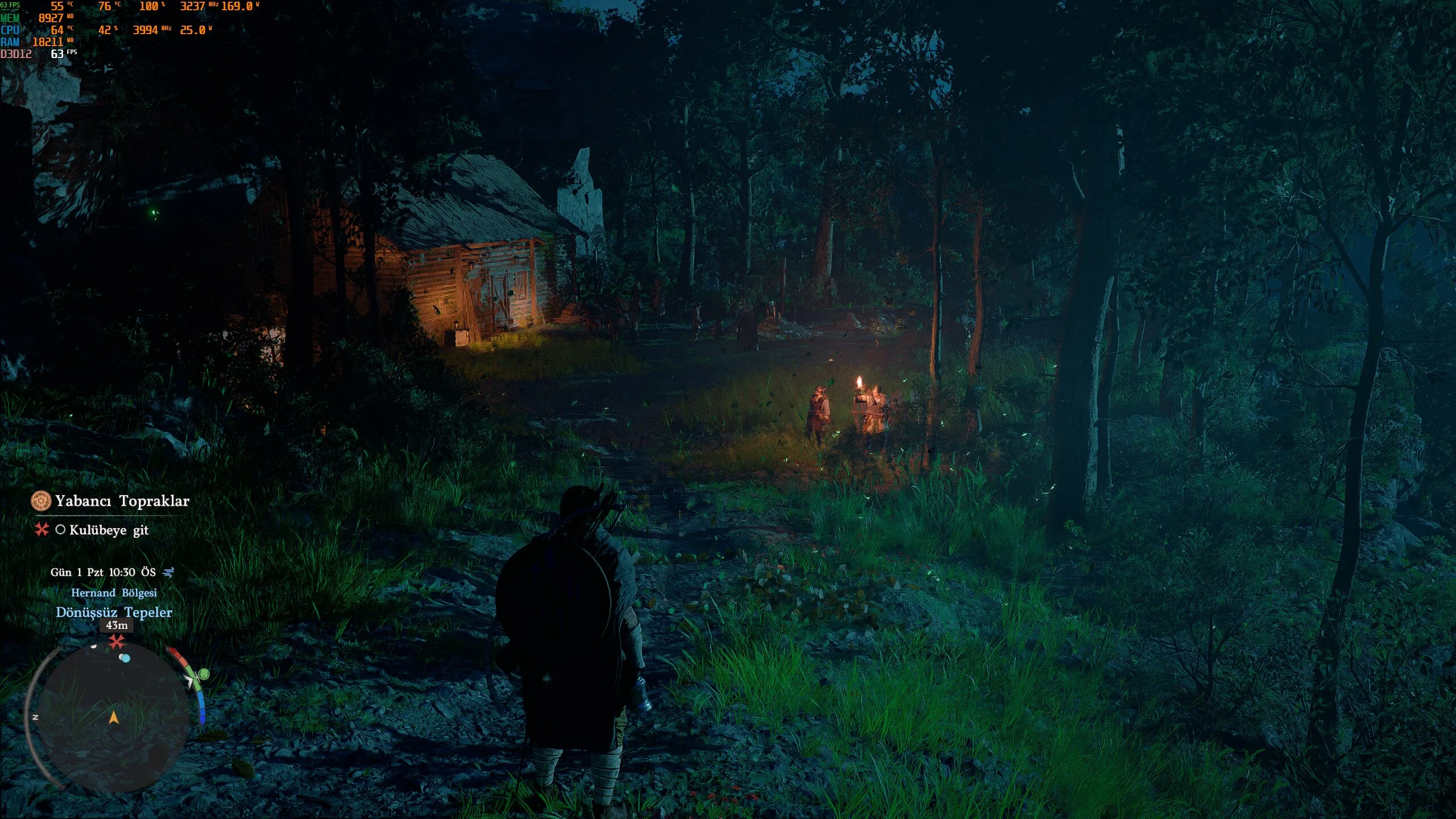Click the green round icon beside the minimap
1456x819 pixels.
point(204,675)
